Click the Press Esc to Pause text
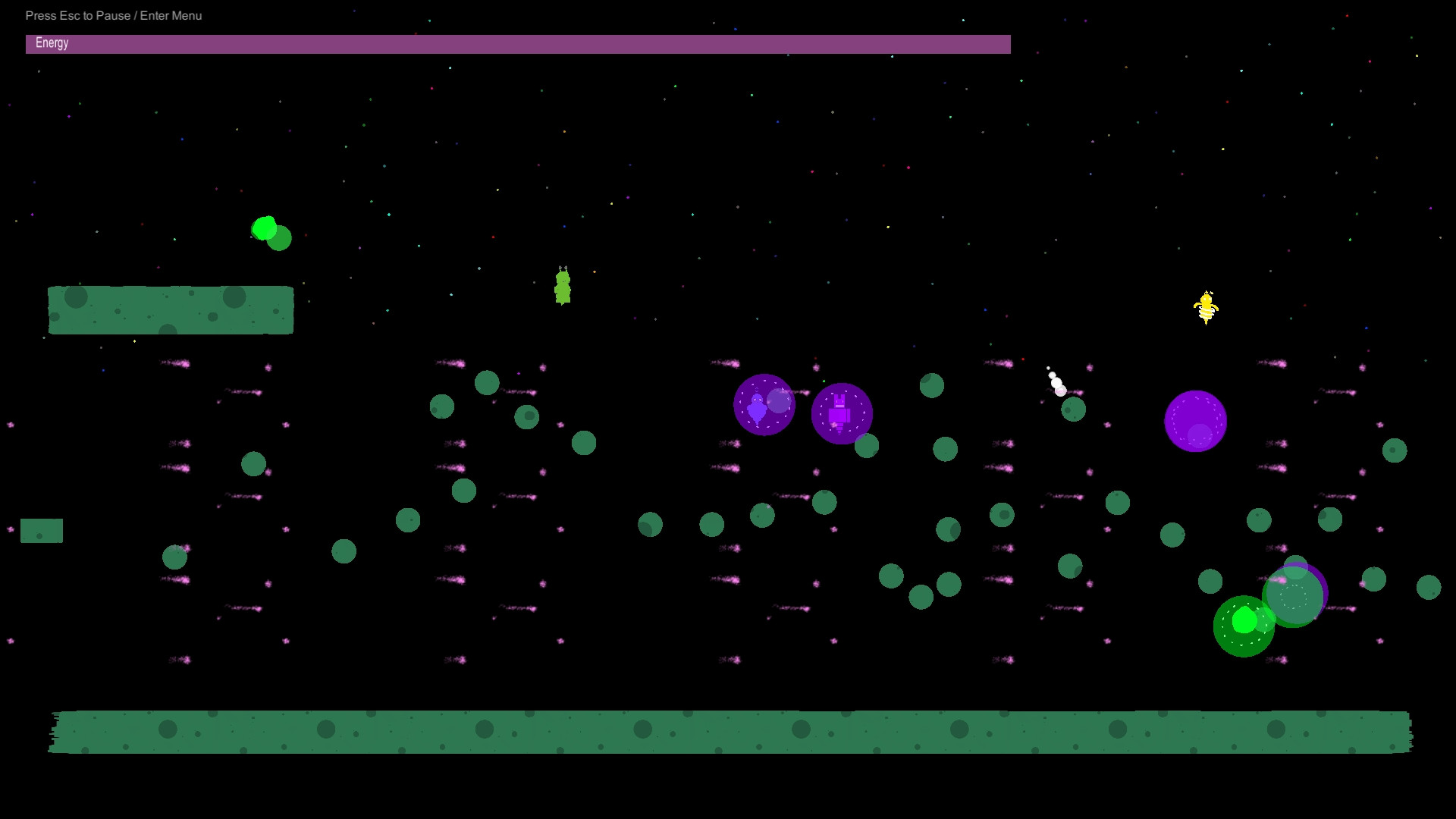The image size is (1456, 819). point(114,15)
